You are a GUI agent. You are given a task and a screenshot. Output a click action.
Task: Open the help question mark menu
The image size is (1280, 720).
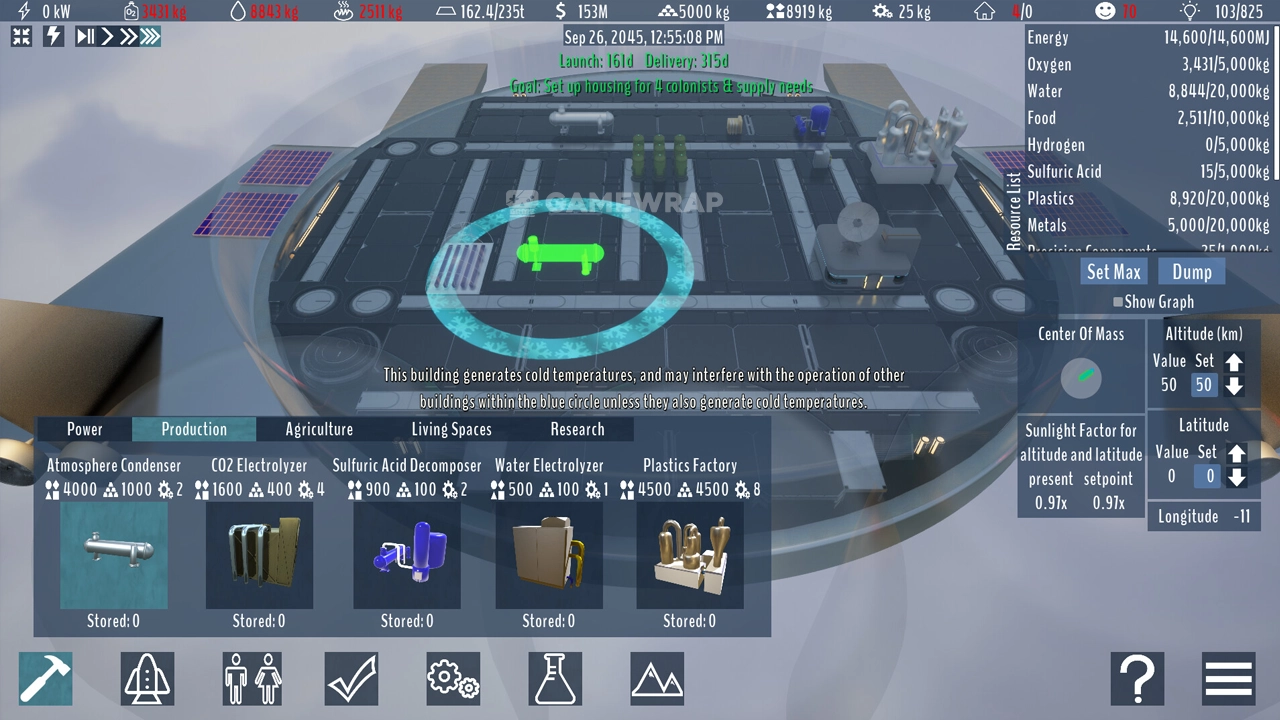(x=1137, y=679)
